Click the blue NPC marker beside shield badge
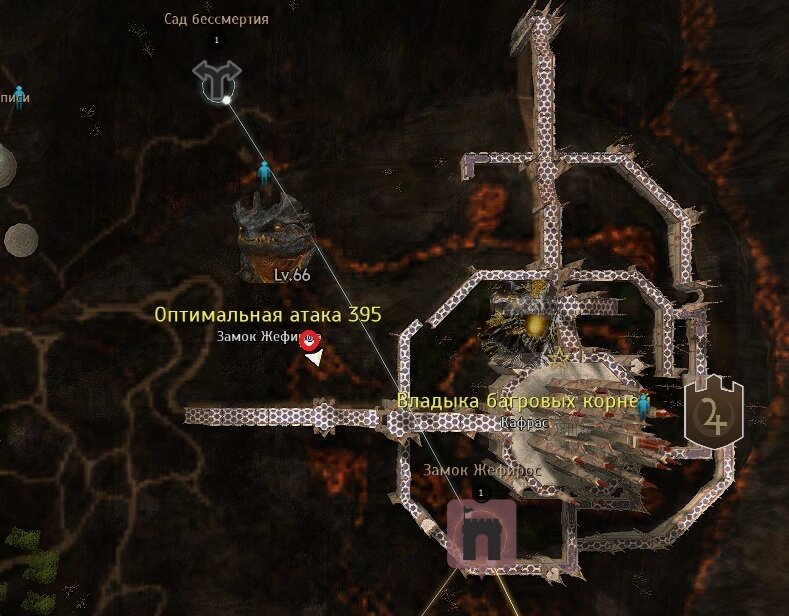789x616 pixels. (644, 404)
